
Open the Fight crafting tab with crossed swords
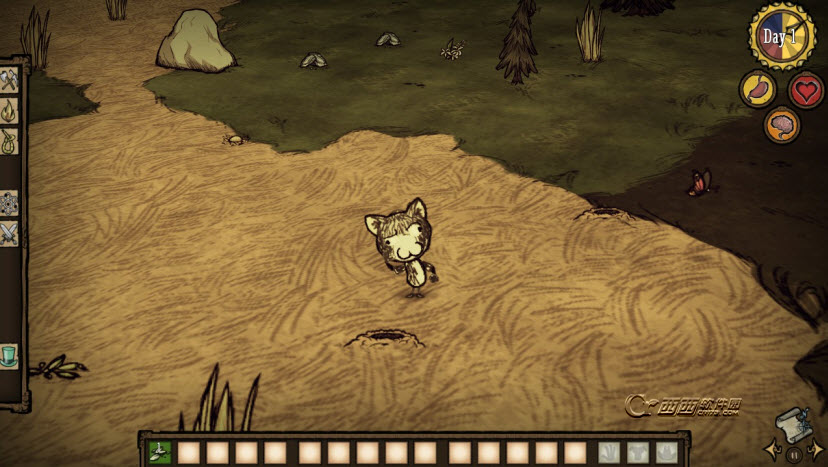(x=9, y=234)
